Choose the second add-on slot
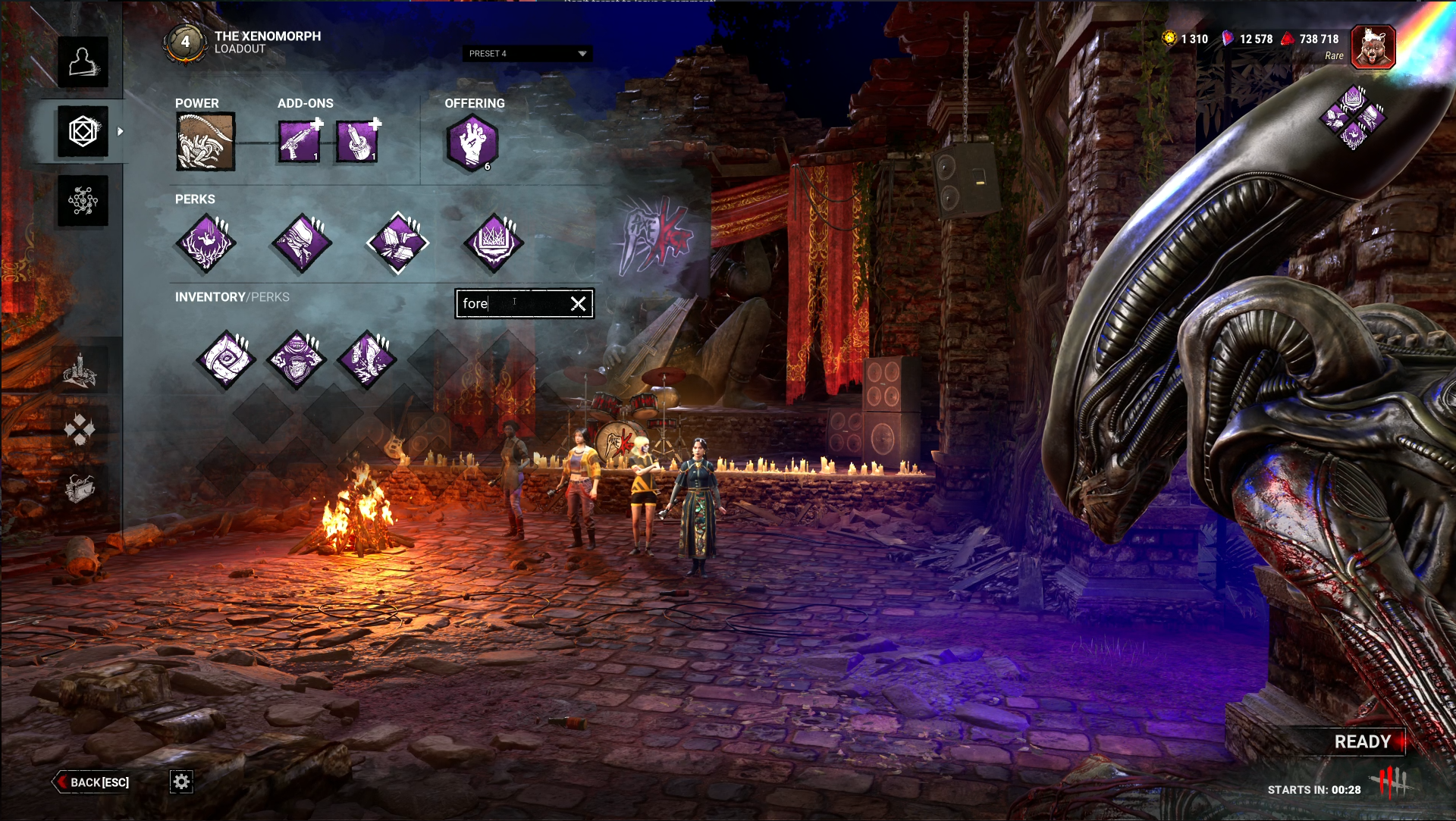Viewport: 1456px width, 821px height. pyautogui.click(x=356, y=142)
